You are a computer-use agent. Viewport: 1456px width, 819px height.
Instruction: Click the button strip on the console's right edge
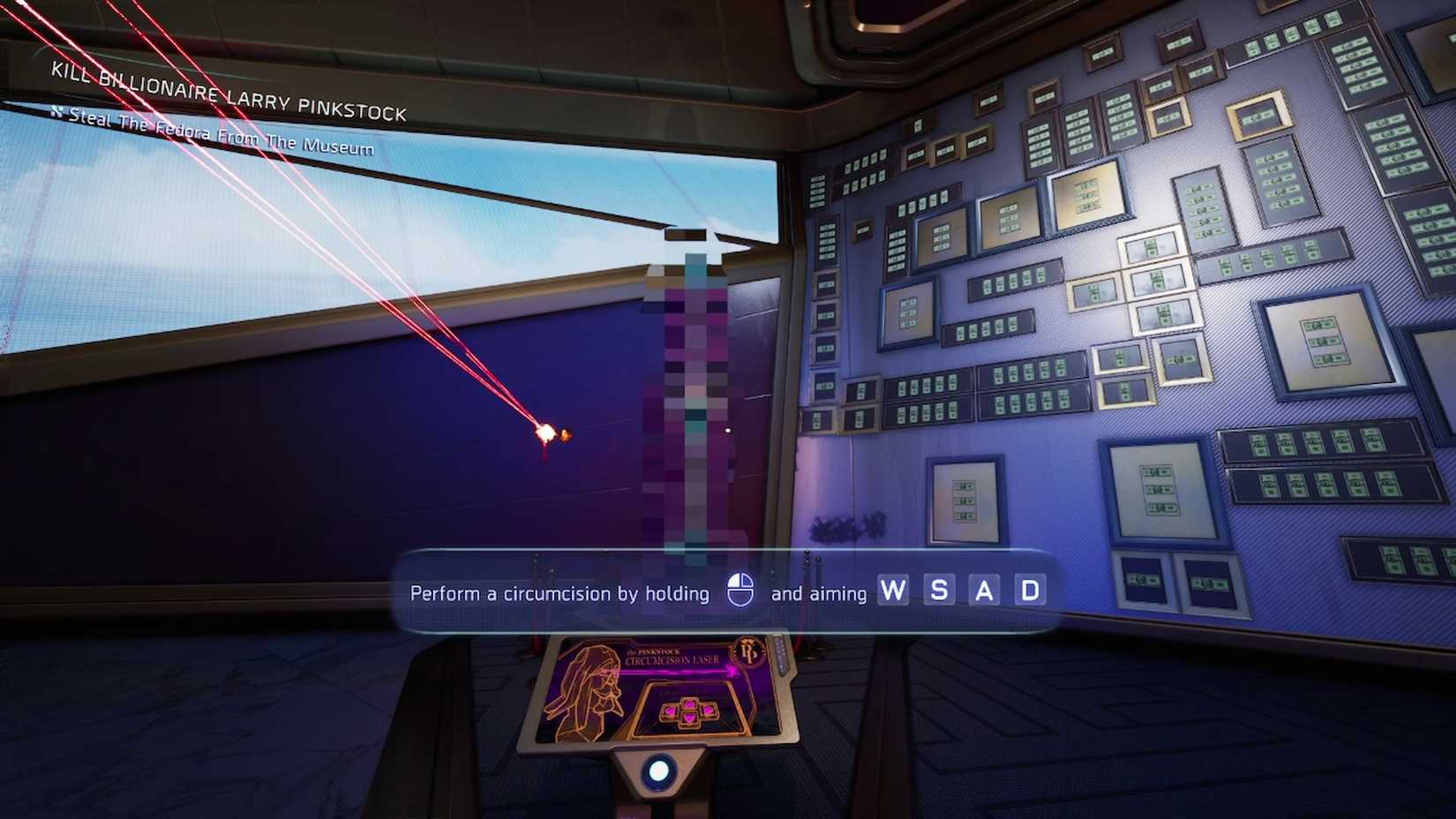782,656
